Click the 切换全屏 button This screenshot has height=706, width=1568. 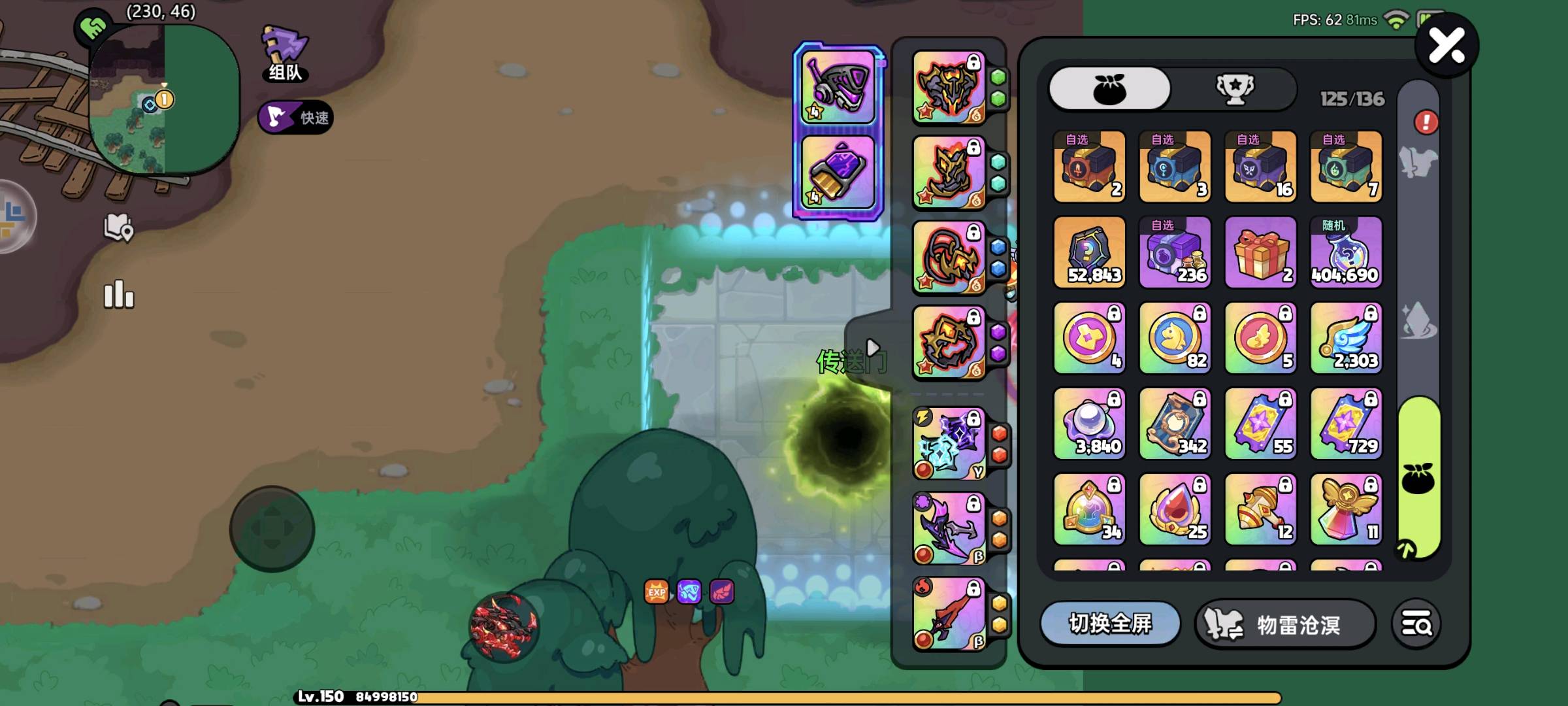click(x=1110, y=624)
